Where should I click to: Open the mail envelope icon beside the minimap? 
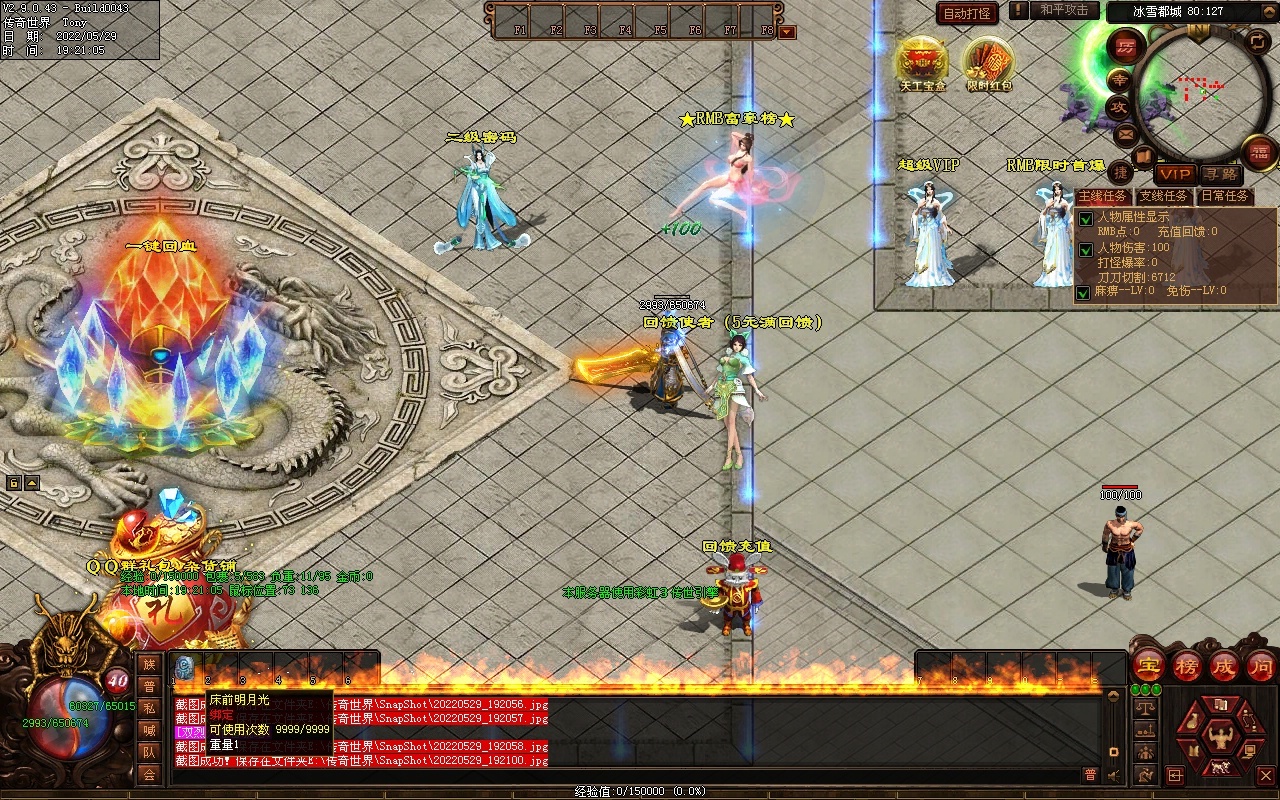[x=1126, y=133]
